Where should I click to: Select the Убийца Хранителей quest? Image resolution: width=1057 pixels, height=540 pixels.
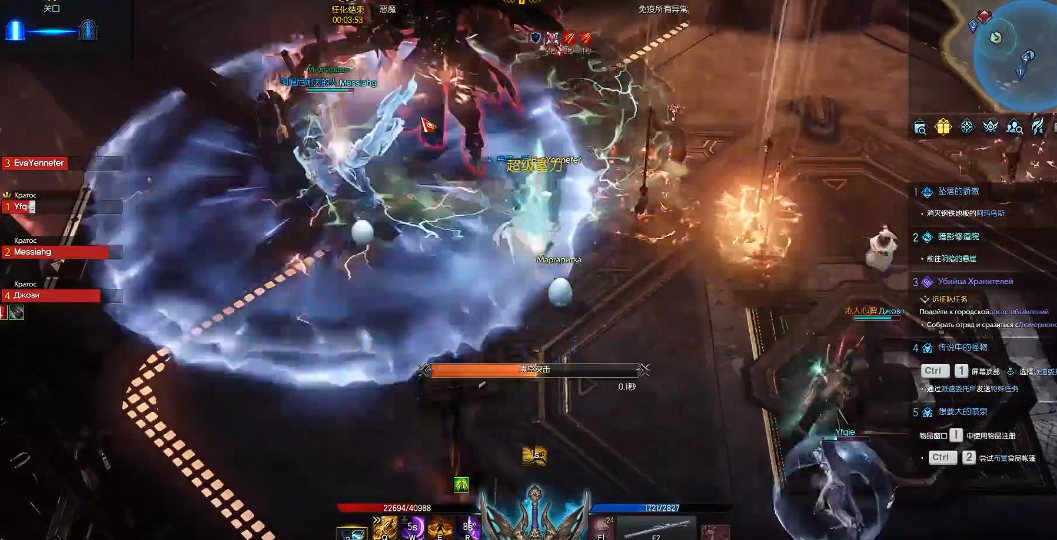point(974,283)
